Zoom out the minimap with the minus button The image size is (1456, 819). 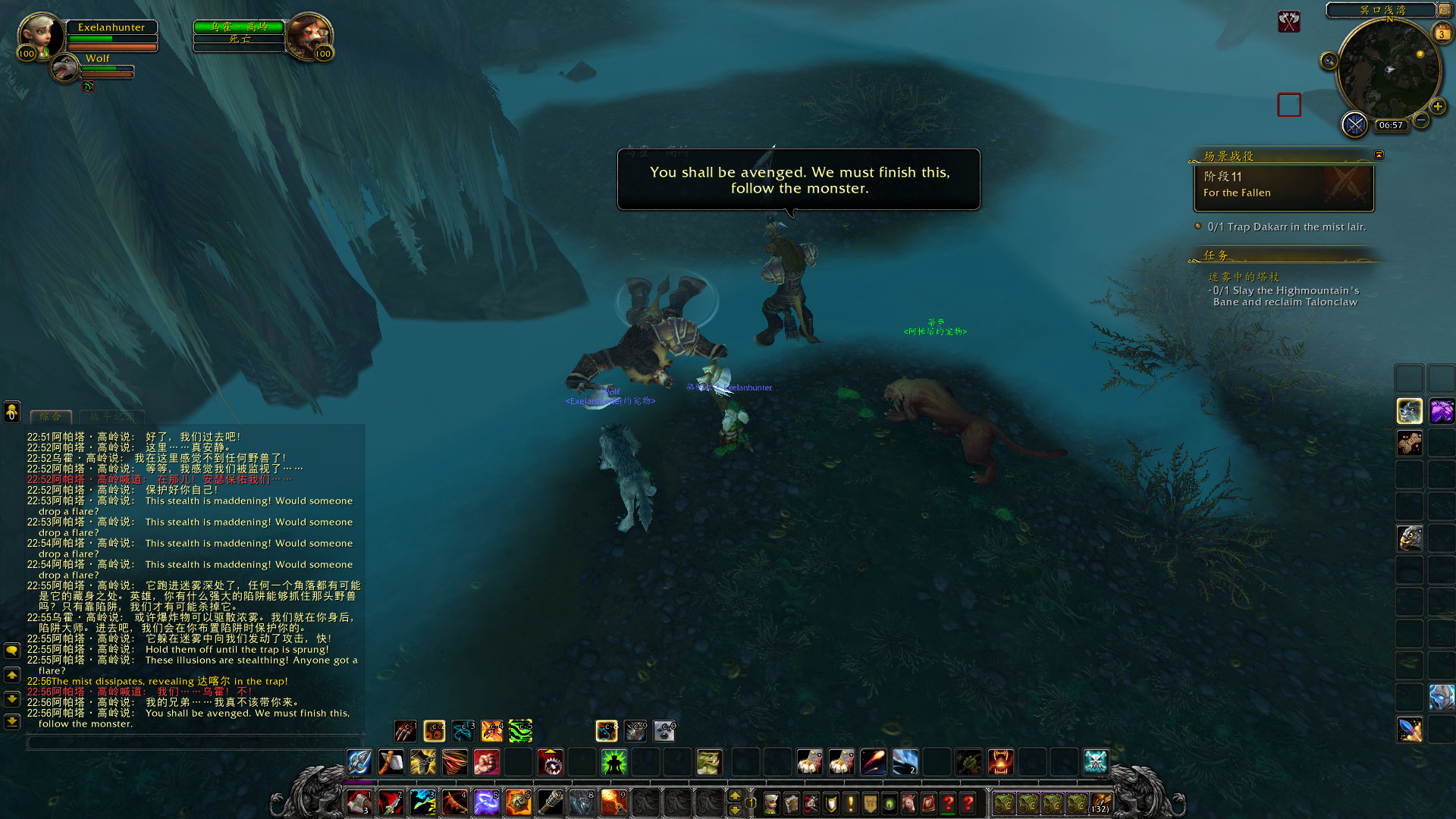[x=1421, y=120]
